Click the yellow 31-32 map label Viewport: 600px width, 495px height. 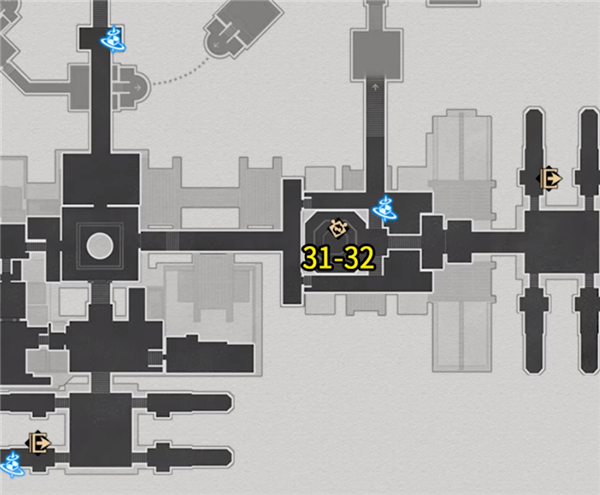pyautogui.click(x=338, y=259)
